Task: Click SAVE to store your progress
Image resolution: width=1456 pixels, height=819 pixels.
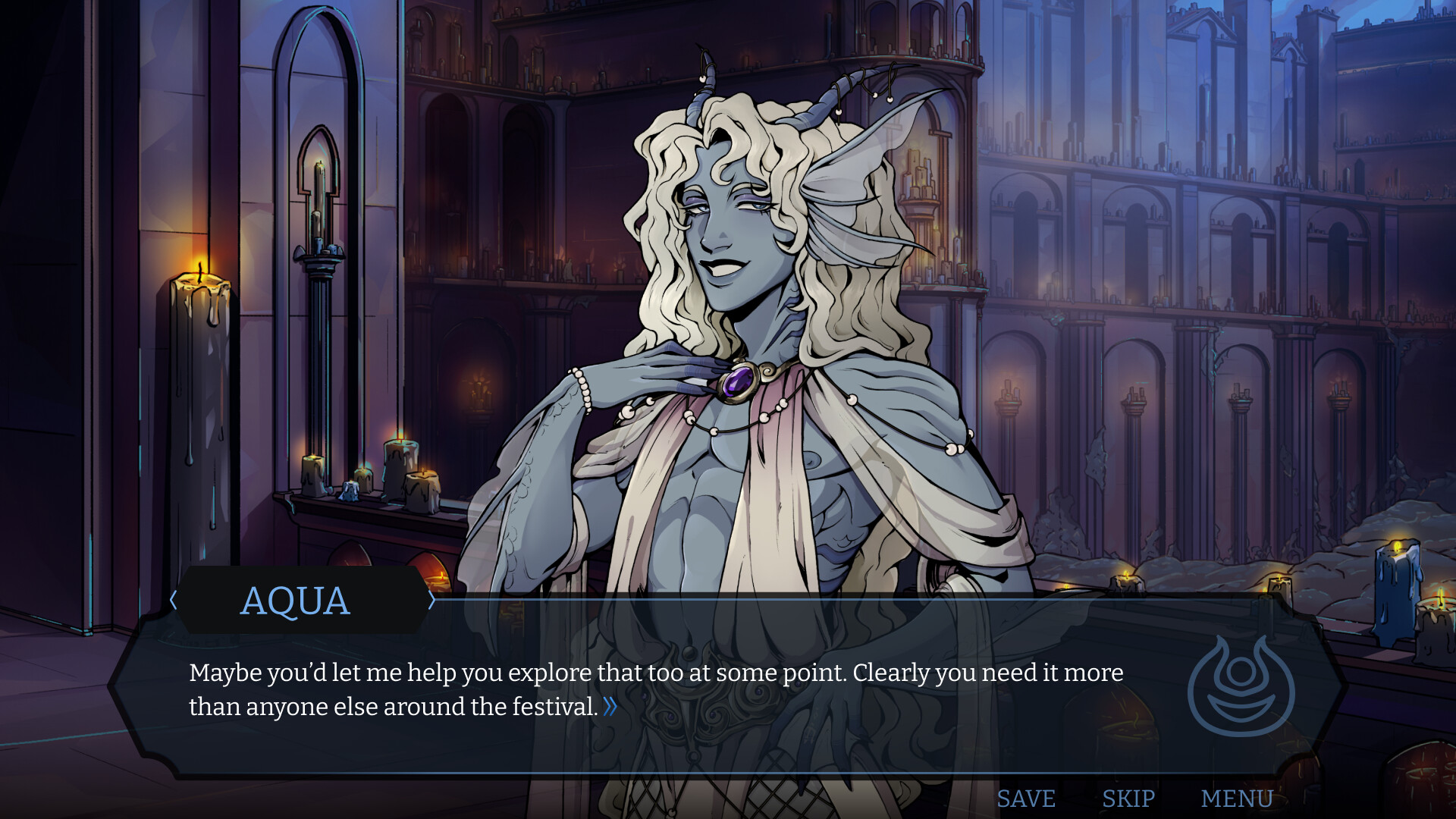Action: coord(1027,798)
